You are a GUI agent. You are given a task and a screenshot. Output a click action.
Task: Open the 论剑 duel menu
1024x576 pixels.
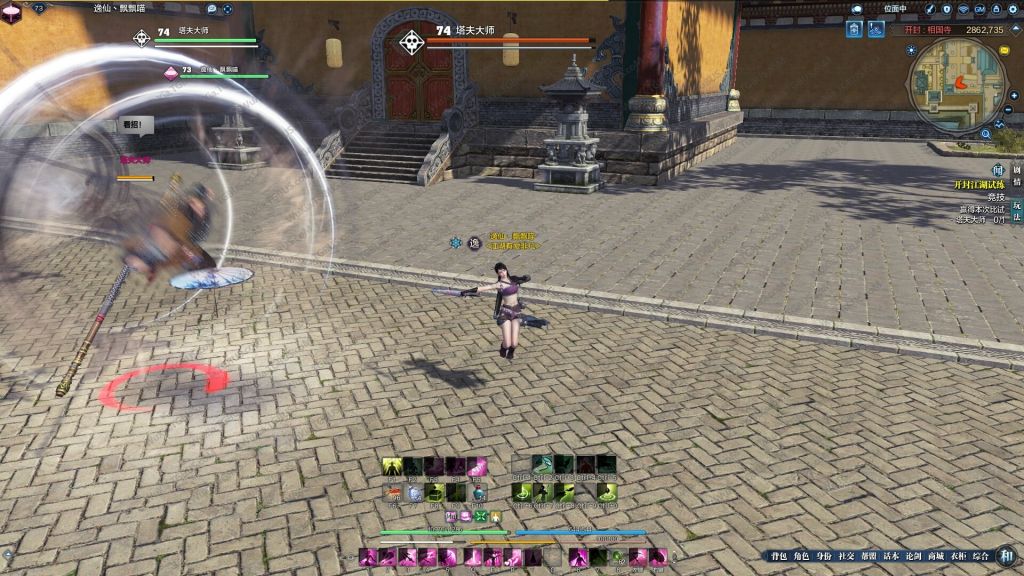click(913, 556)
